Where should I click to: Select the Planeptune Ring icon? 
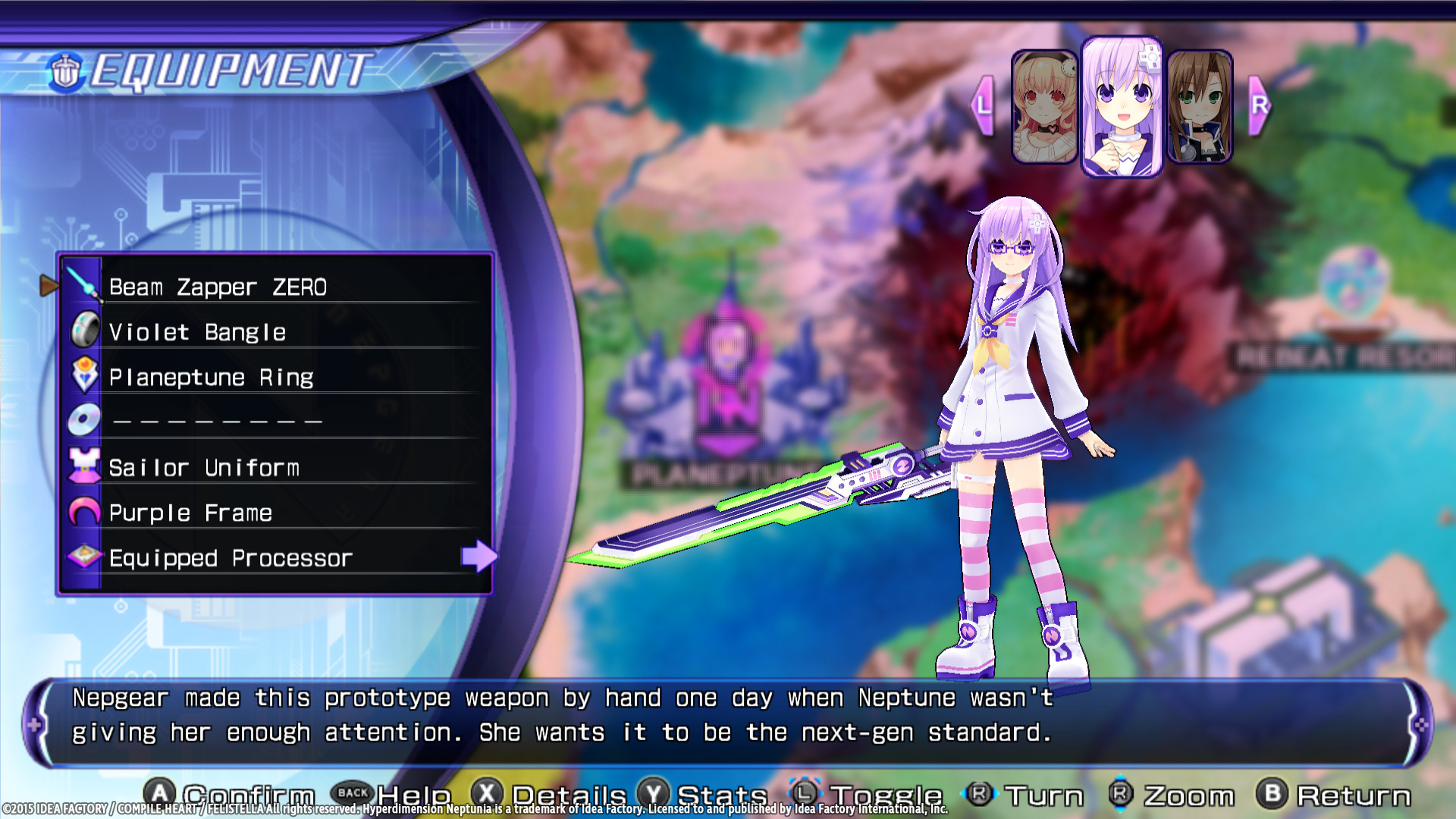pos(85,375)
